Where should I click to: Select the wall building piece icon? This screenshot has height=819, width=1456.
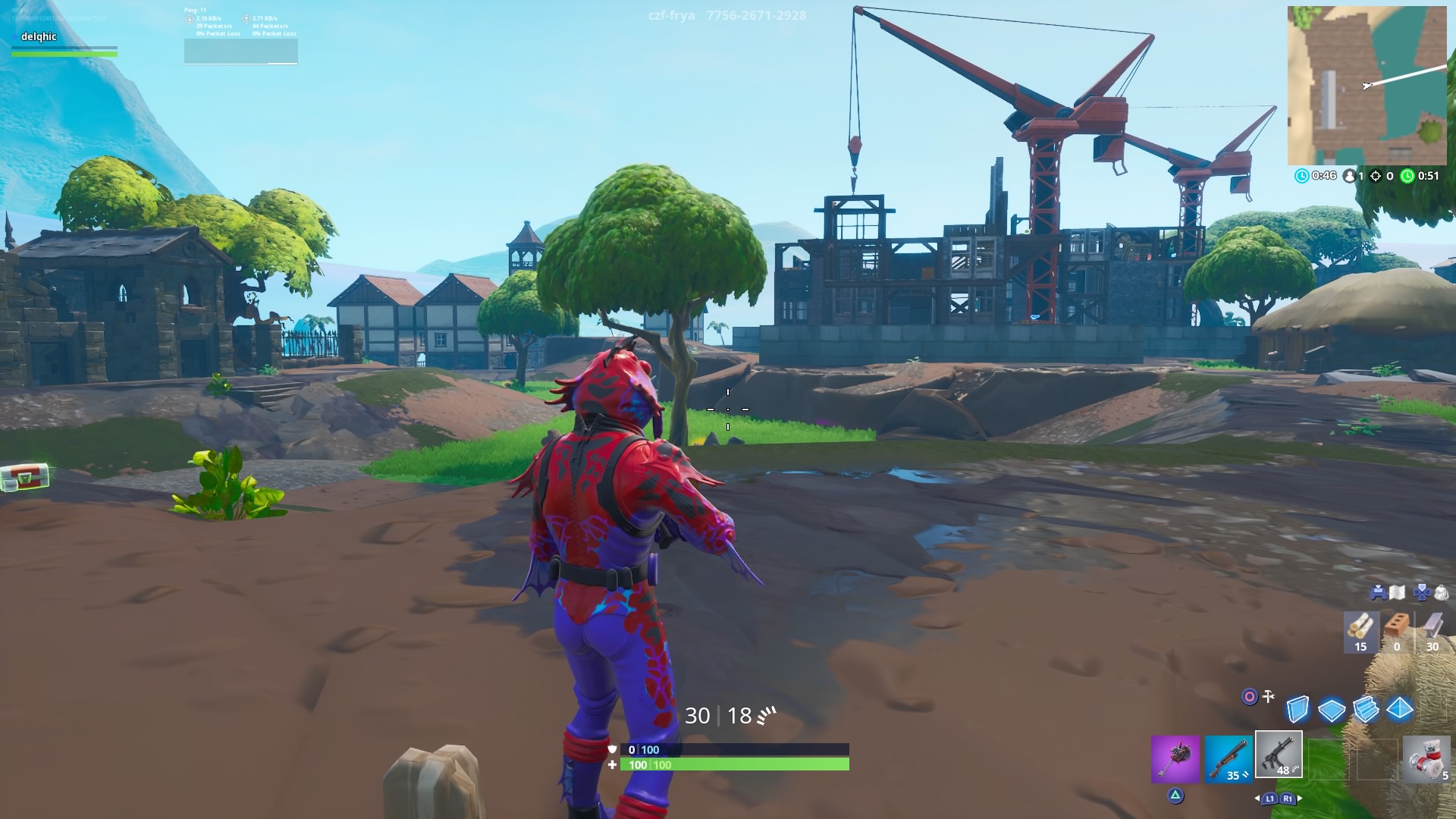tap(1298, 708)
